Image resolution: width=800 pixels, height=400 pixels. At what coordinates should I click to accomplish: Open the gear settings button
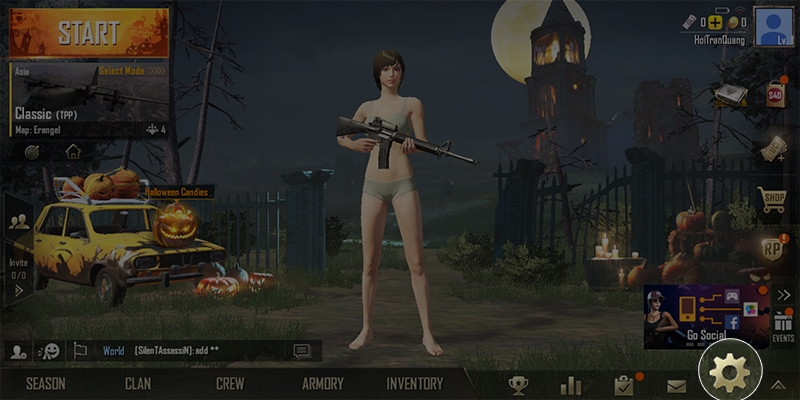point(729,374)
